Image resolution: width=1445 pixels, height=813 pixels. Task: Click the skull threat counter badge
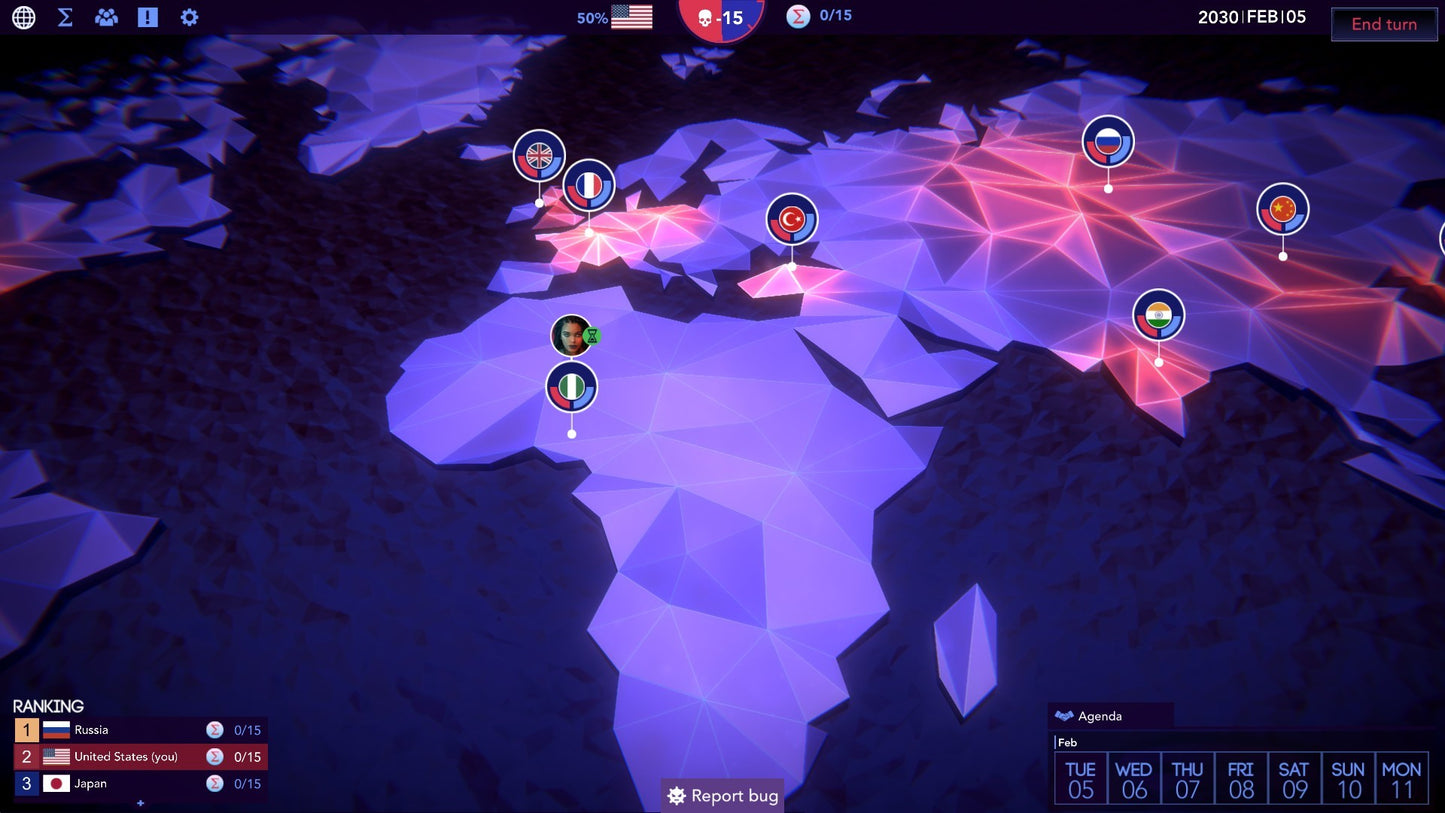(x=722, y=18)
